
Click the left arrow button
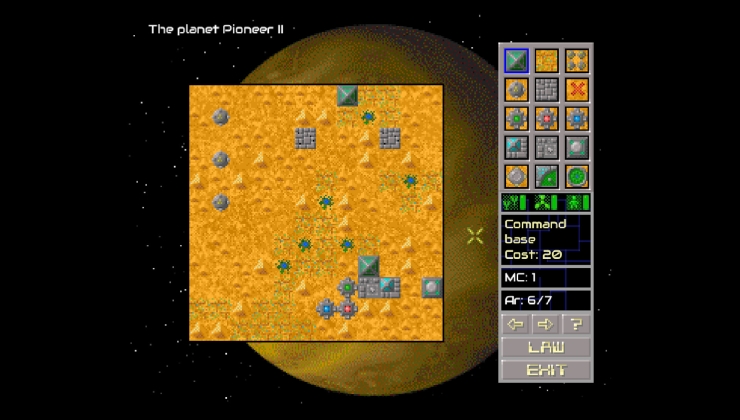coord(516,324)
